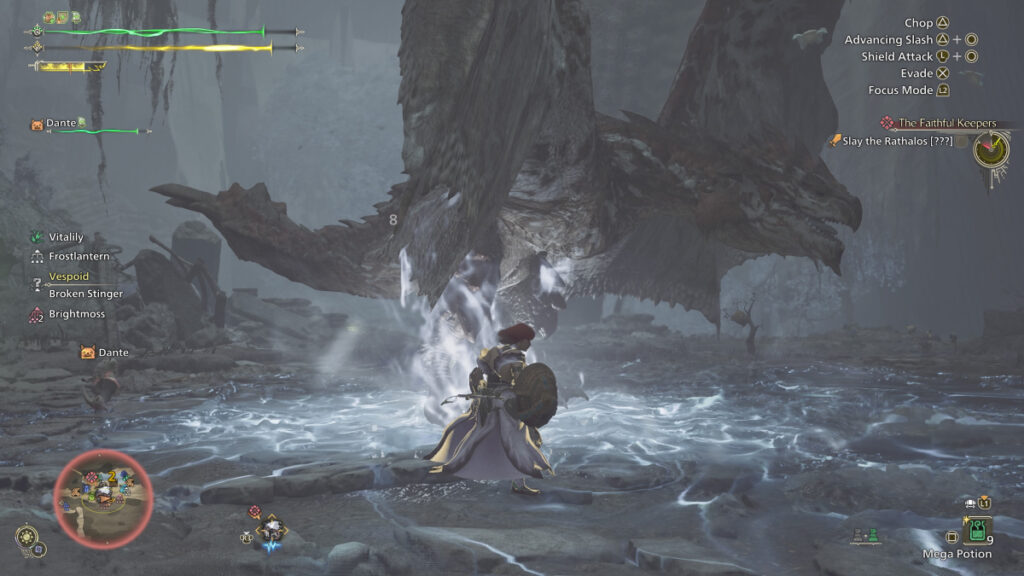Screen dimensions: 1024x576
Task: Choose Vitalily in the gathering list
Action: coord(66,237)
